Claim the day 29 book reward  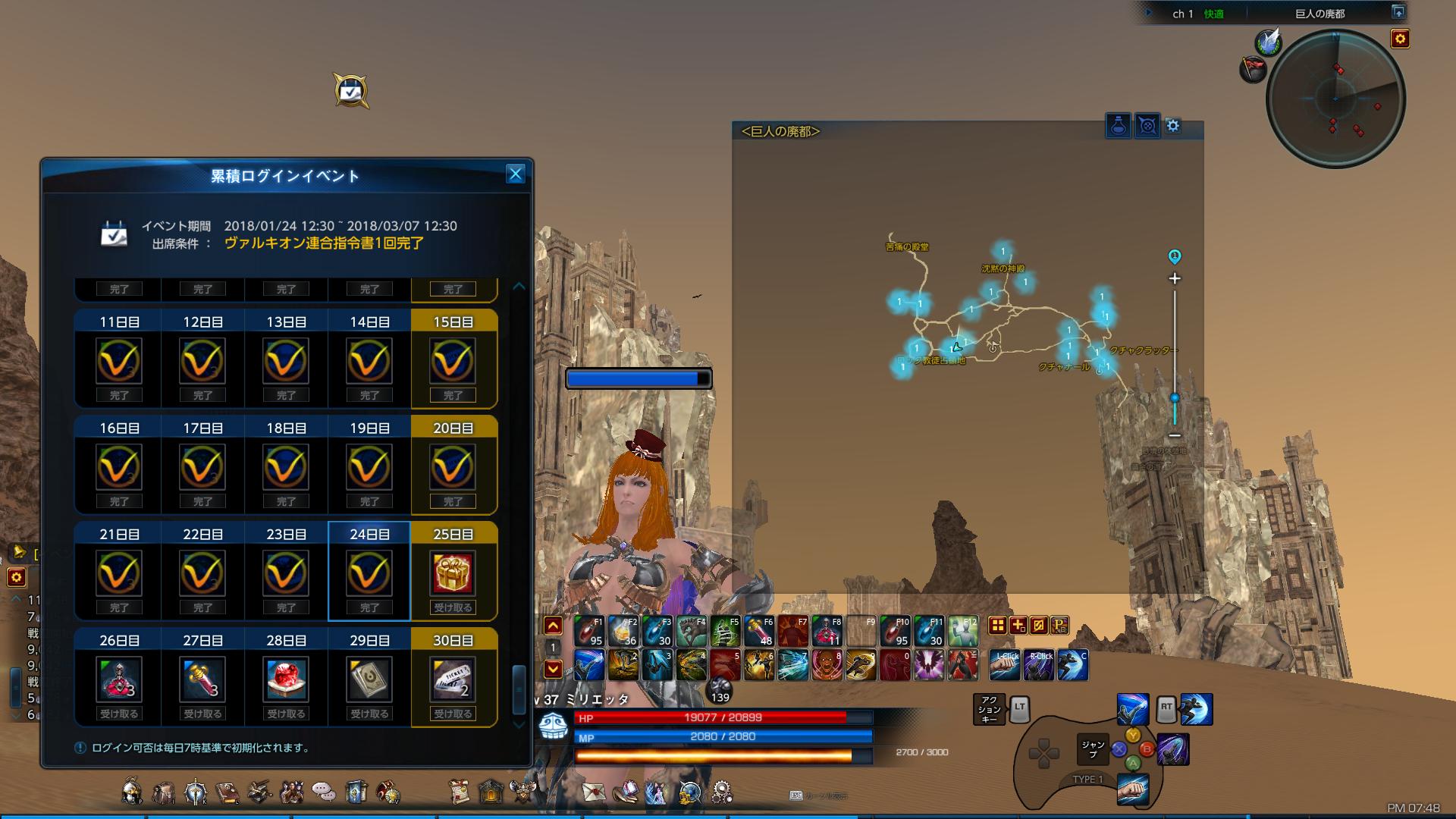369,679
